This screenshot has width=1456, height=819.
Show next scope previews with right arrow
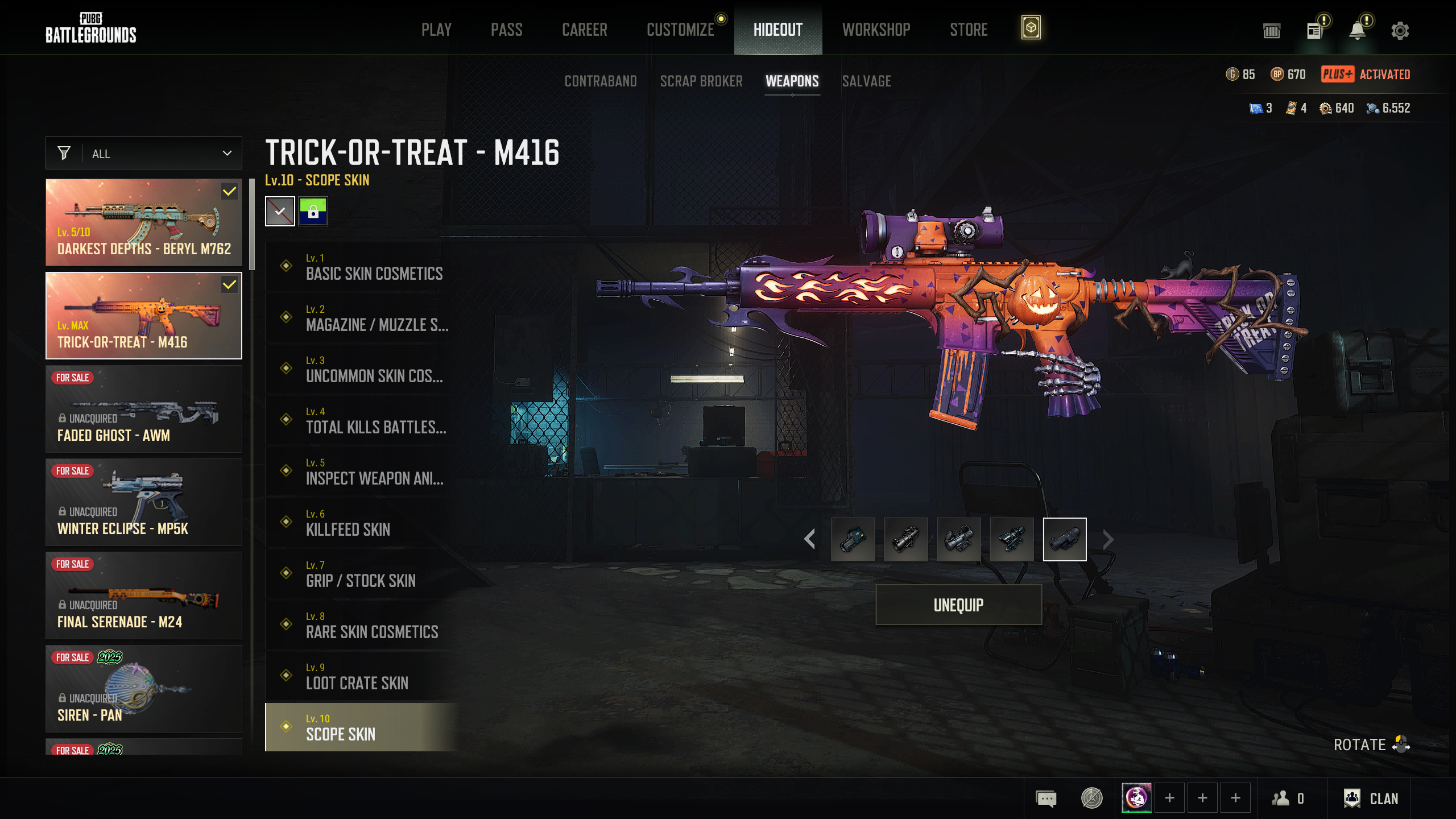click(x=1108, y=539)
